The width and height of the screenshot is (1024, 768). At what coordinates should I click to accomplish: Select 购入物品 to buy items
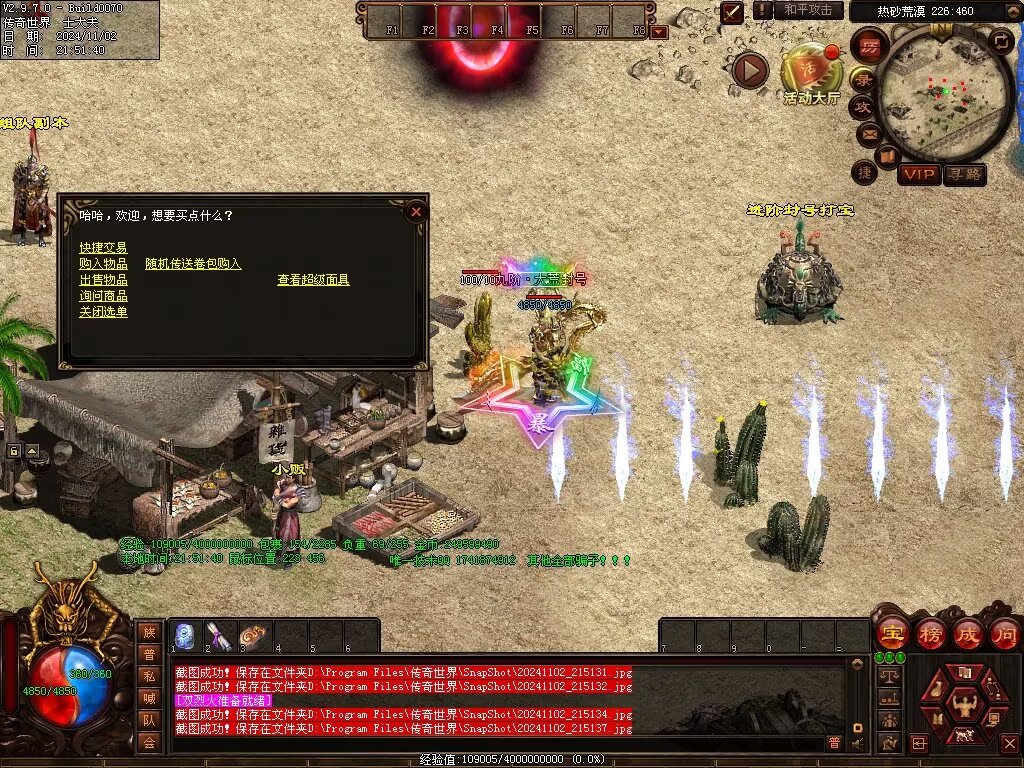click(x=103, y=264)
